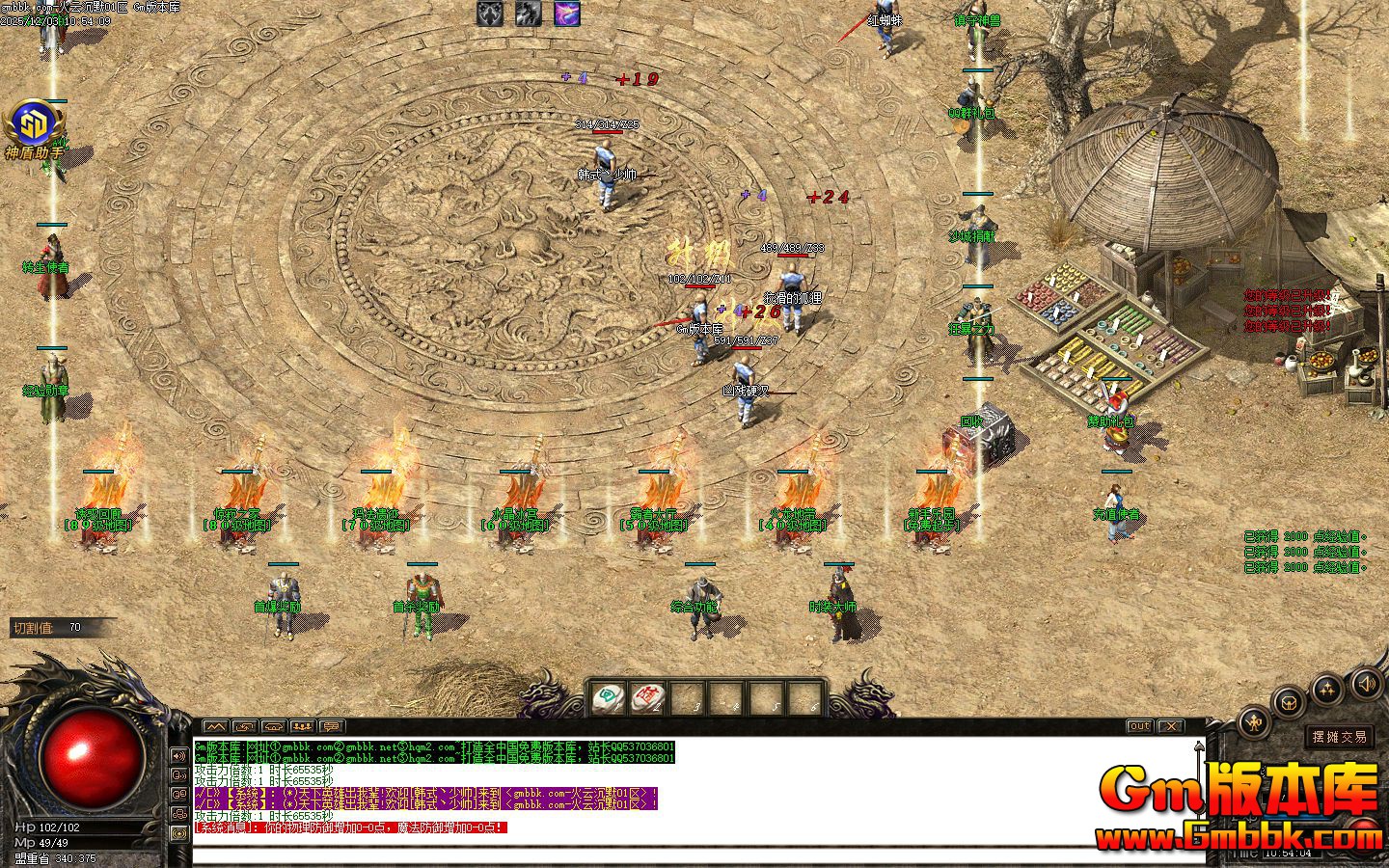Click the grey shield-silhouette buff icon
Viewport: 1389px width, 868px height.
coord(490,14)
